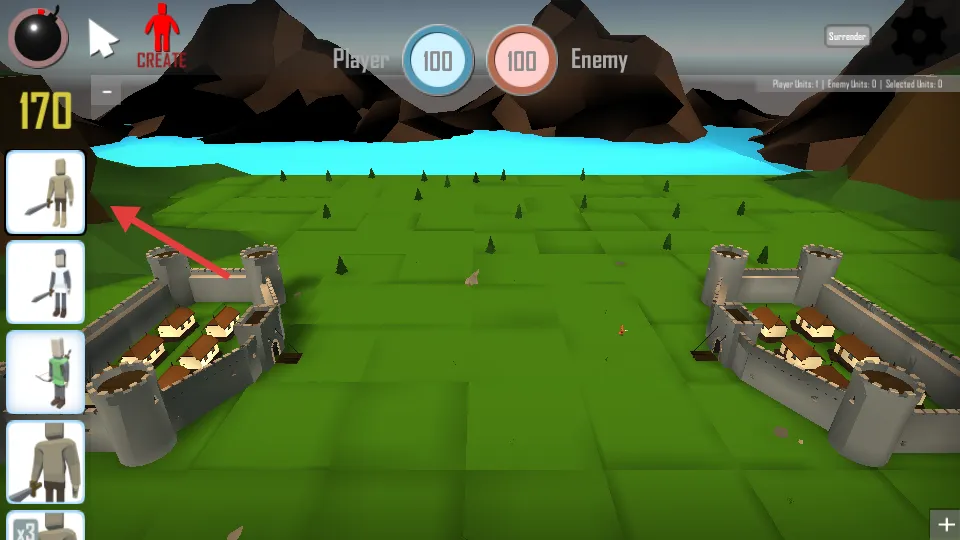The image size is (960, 540).
Task: Select the tan swordsman unit card
Action: (46, 193)
